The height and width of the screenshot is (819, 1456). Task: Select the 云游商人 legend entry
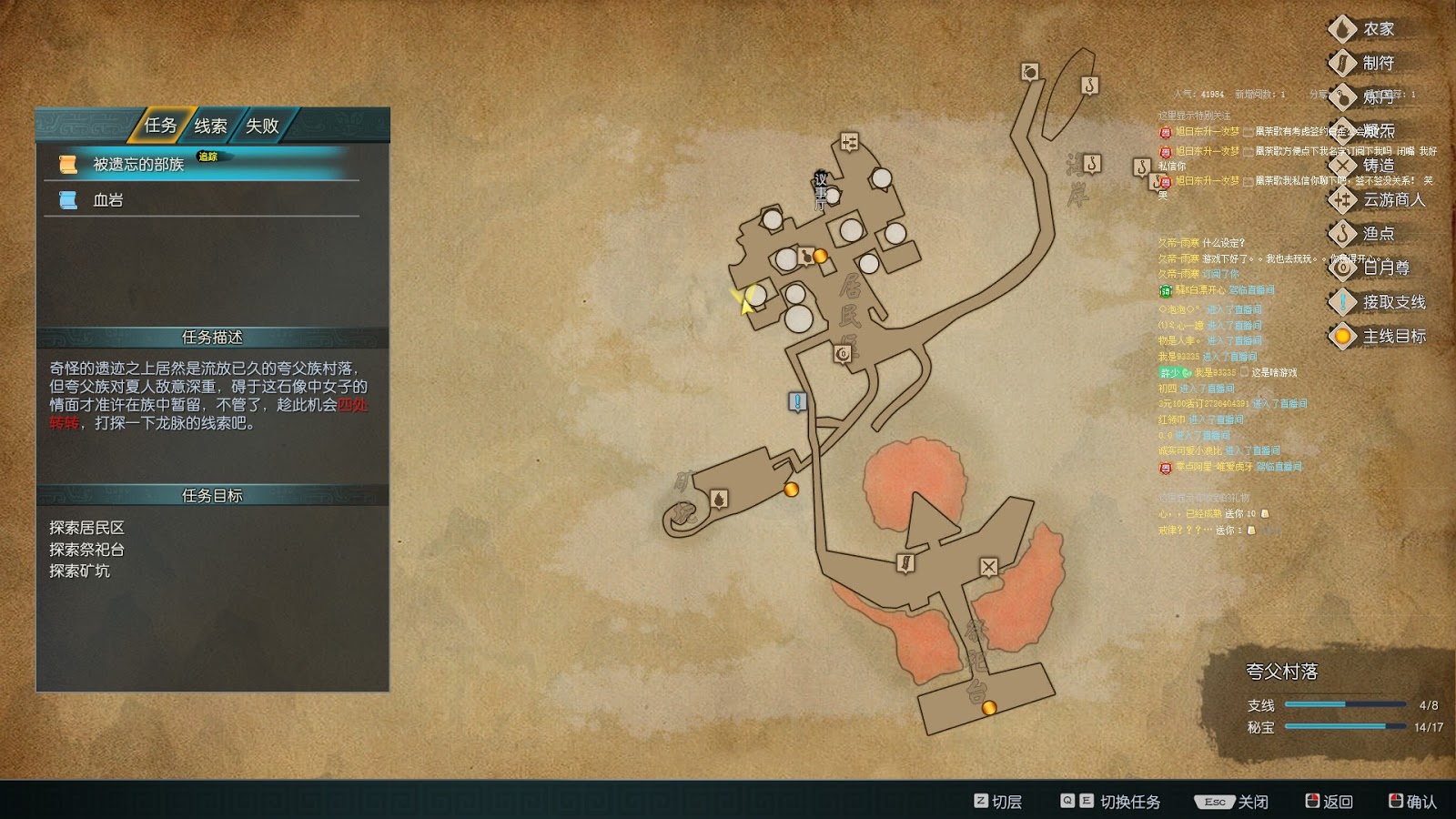tap(1393, 199)
